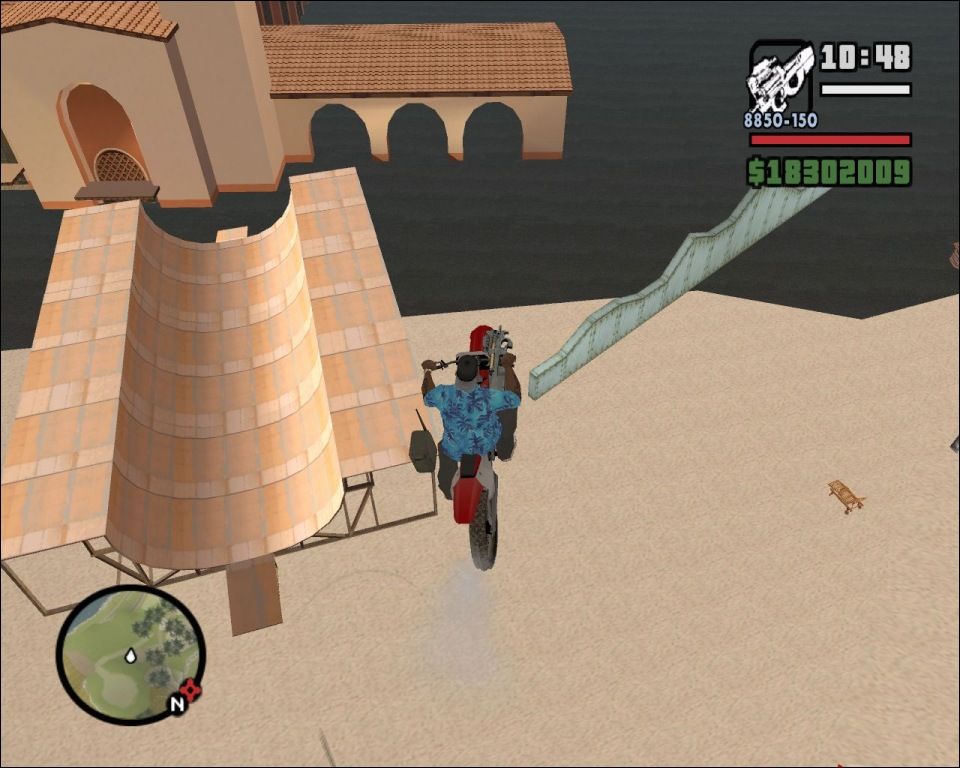960x768 pixels.
Task: Click the north N indicator on radar
Action: click(176, 704)
